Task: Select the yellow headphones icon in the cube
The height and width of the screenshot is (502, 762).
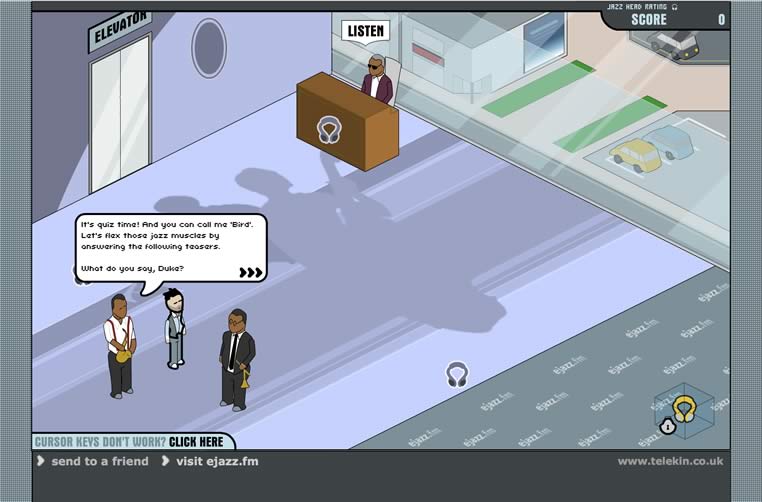Action: click(x=684, y=406)
